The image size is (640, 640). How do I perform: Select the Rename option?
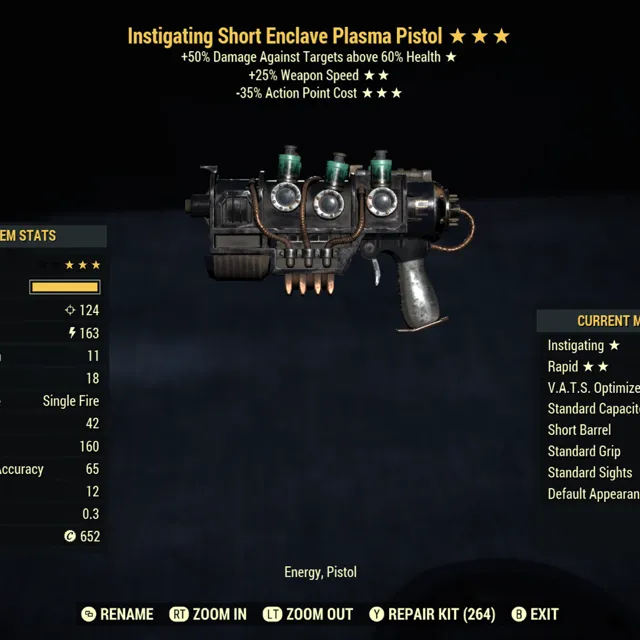click(x=118, y=614)
